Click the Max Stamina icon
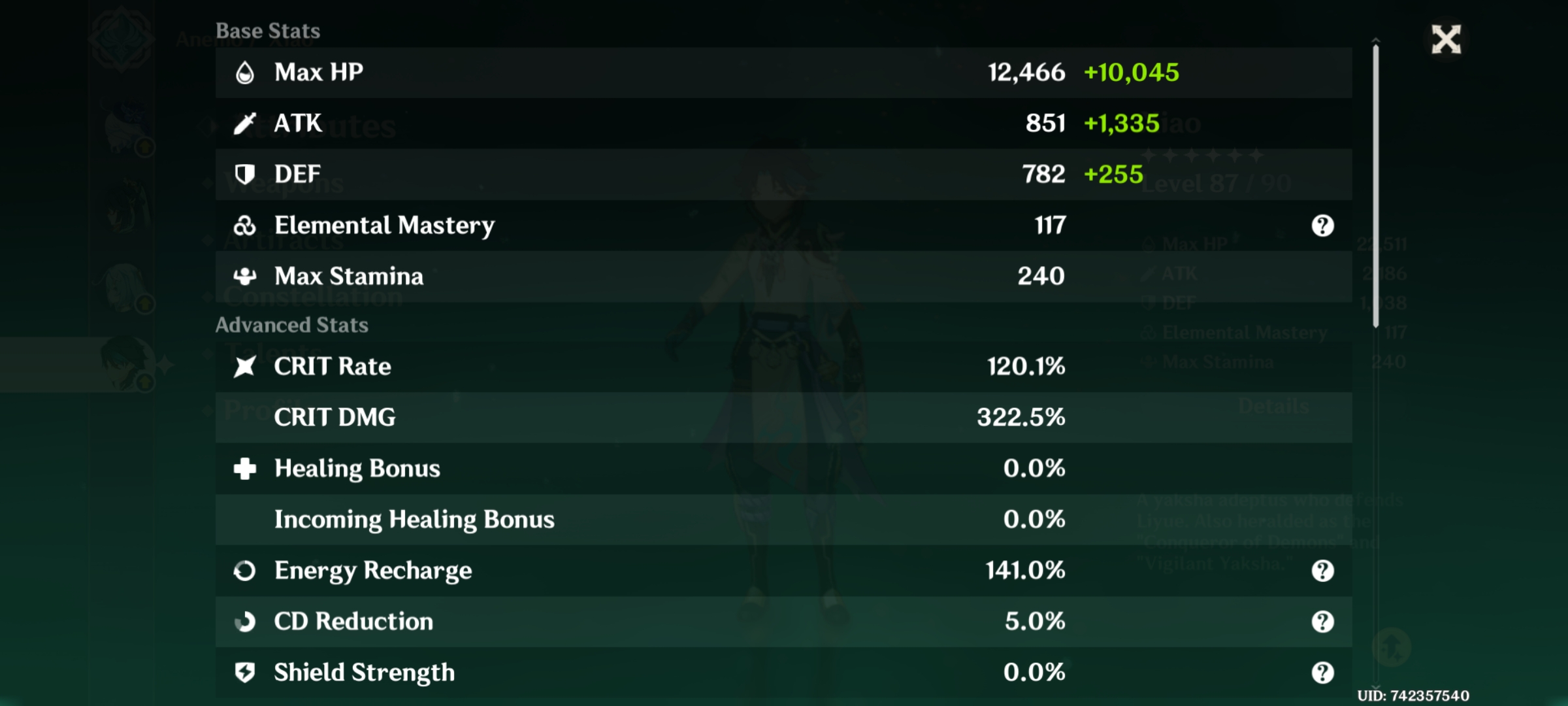Viewport: 1568px width, 706px height. 246,276
